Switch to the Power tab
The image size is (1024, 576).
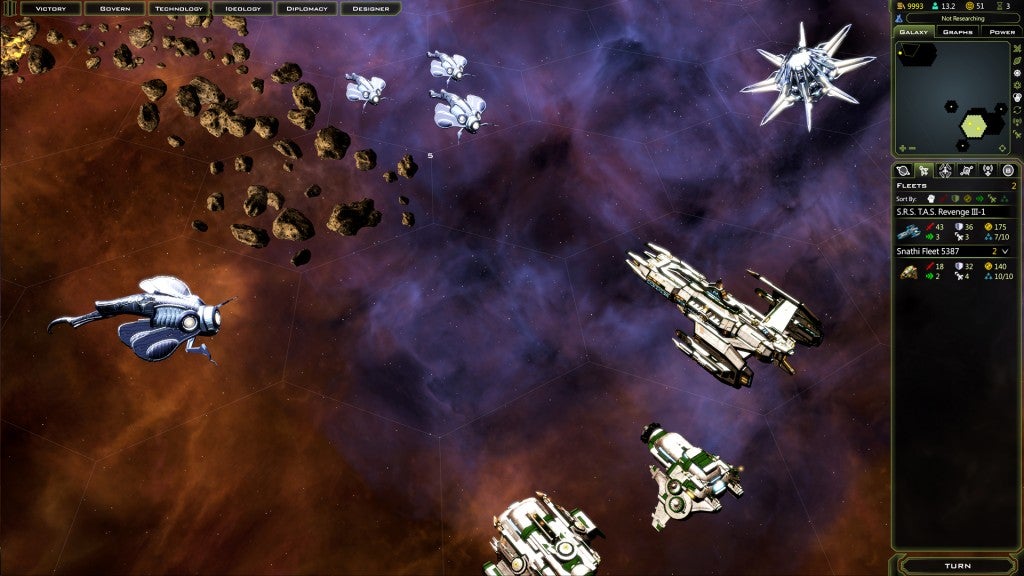pyautogui.click(x=1001, y=32)
